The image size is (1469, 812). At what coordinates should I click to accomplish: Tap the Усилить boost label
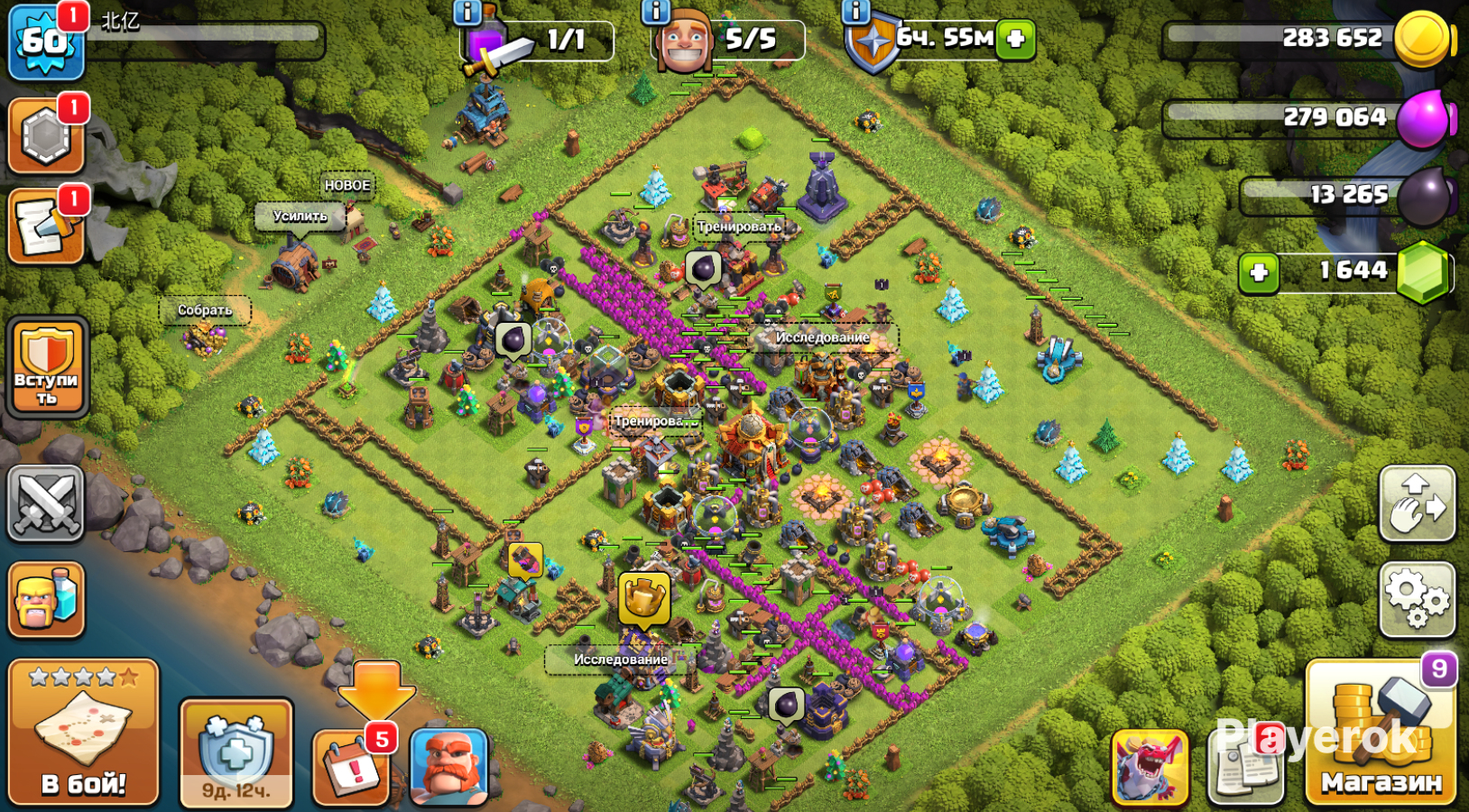300,217
